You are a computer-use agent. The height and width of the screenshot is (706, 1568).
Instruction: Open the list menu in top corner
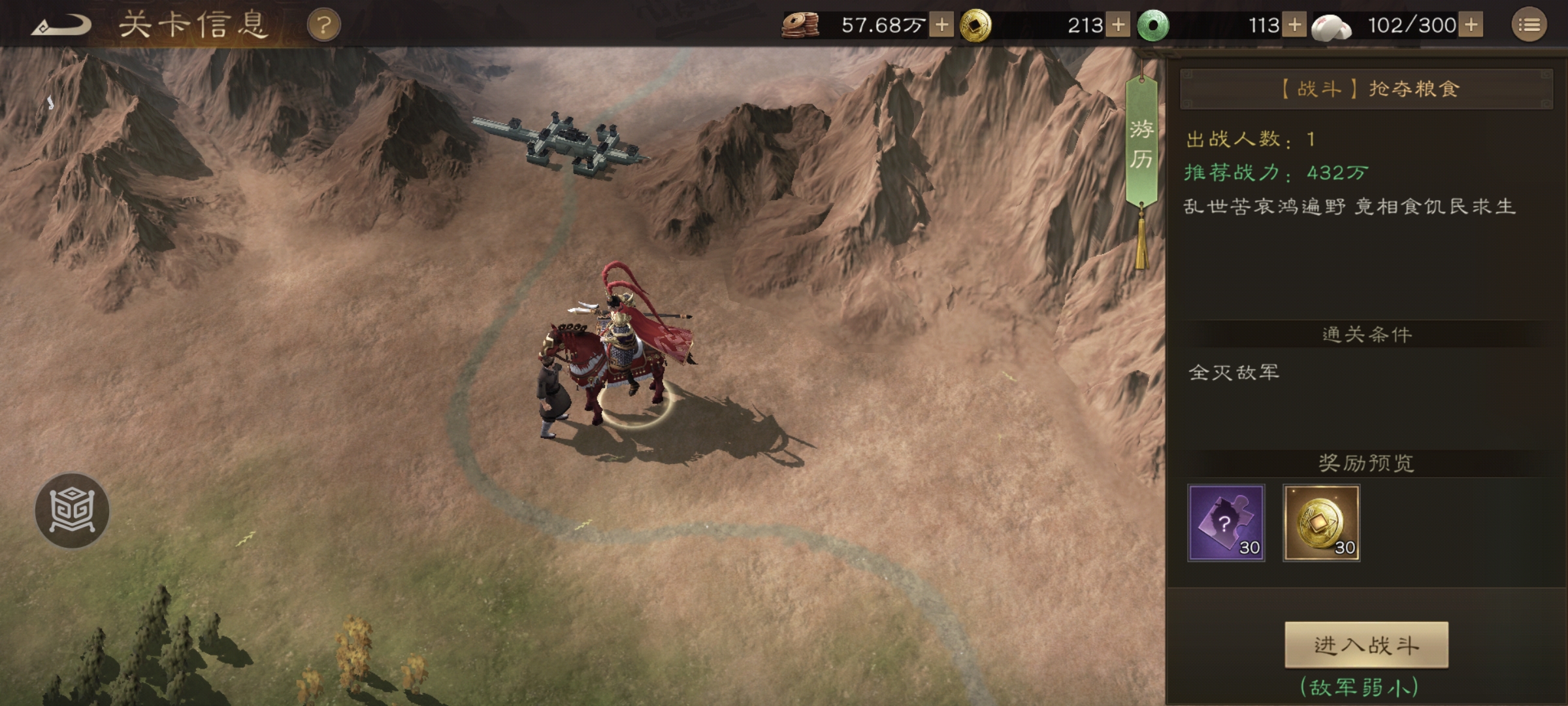(x=1529, y=25)
